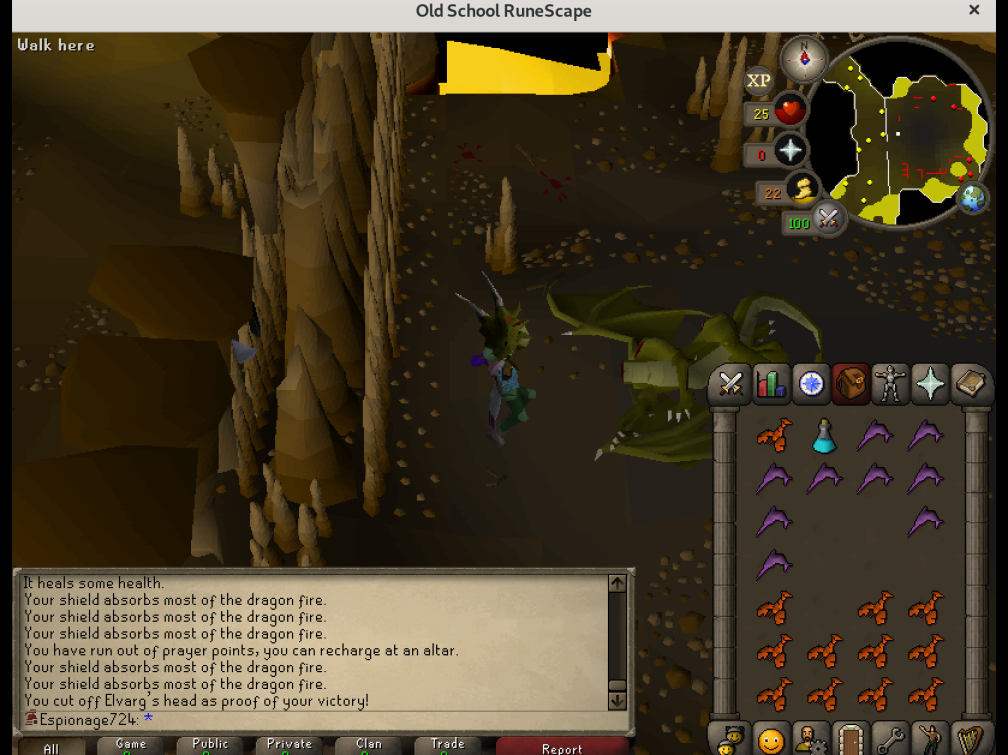Select the Game chat filter tab
Screen dimensions: 1008x755
click(x=131, y=745)
